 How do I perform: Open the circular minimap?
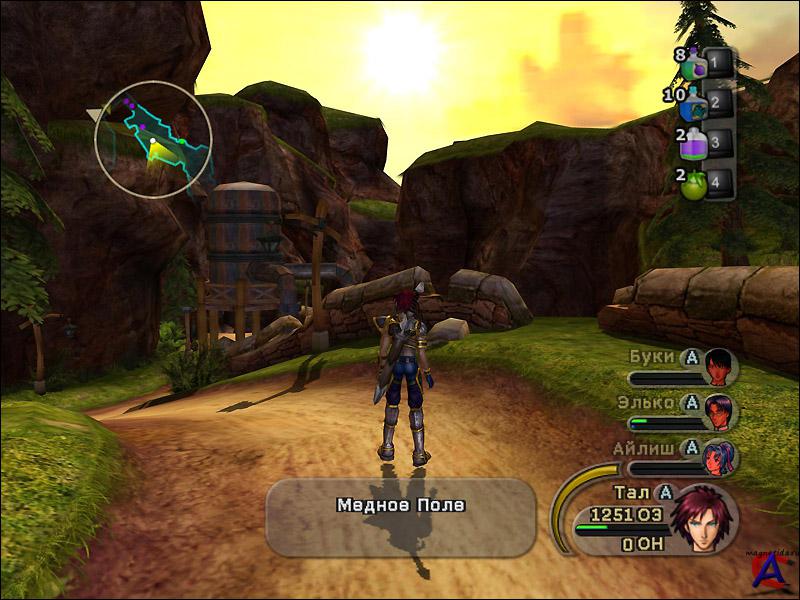coord(153,139)
